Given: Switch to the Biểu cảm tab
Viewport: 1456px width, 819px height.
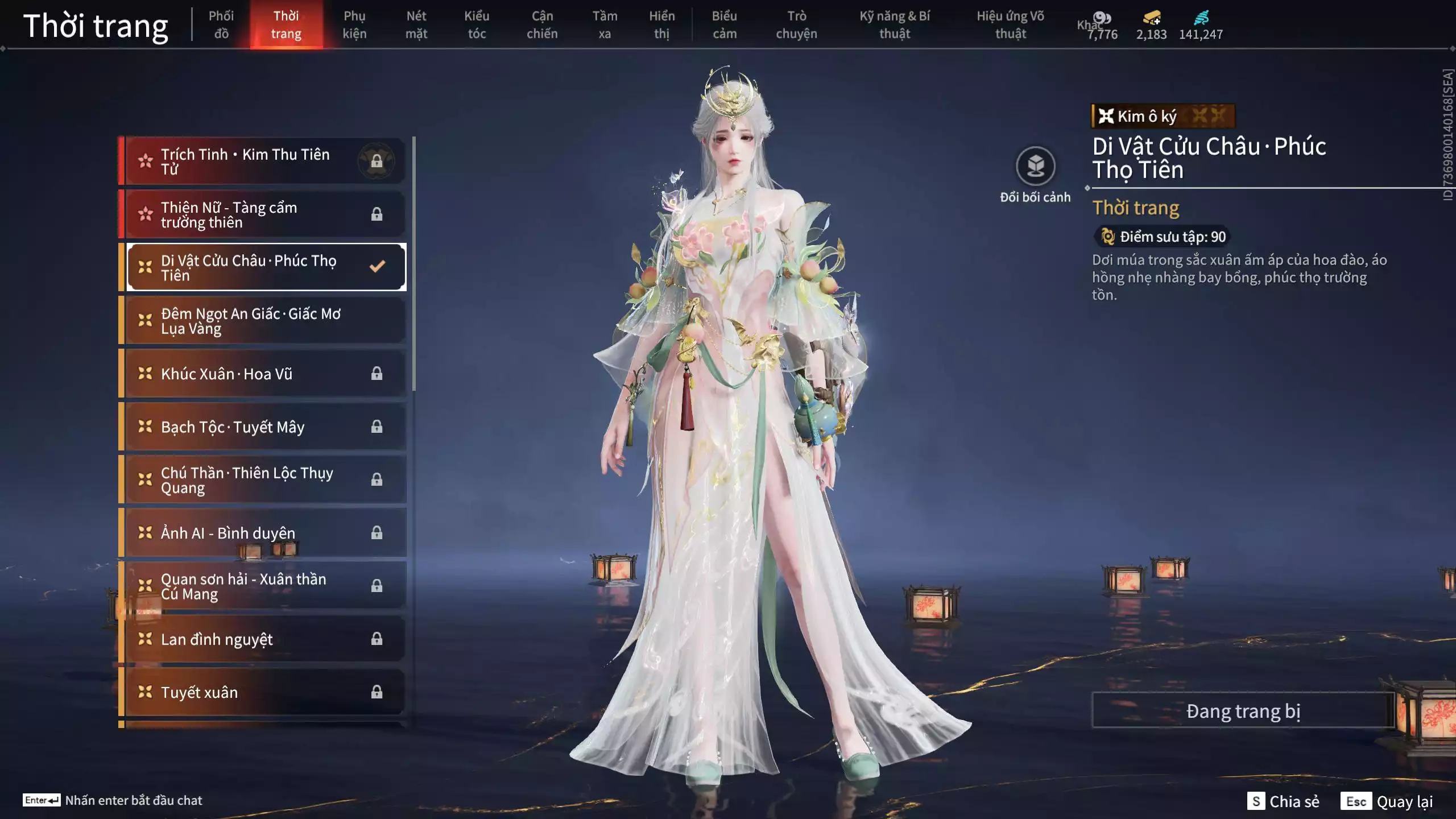Looking at the screenshot, I should pyautogui.click(x=725, y=25).
